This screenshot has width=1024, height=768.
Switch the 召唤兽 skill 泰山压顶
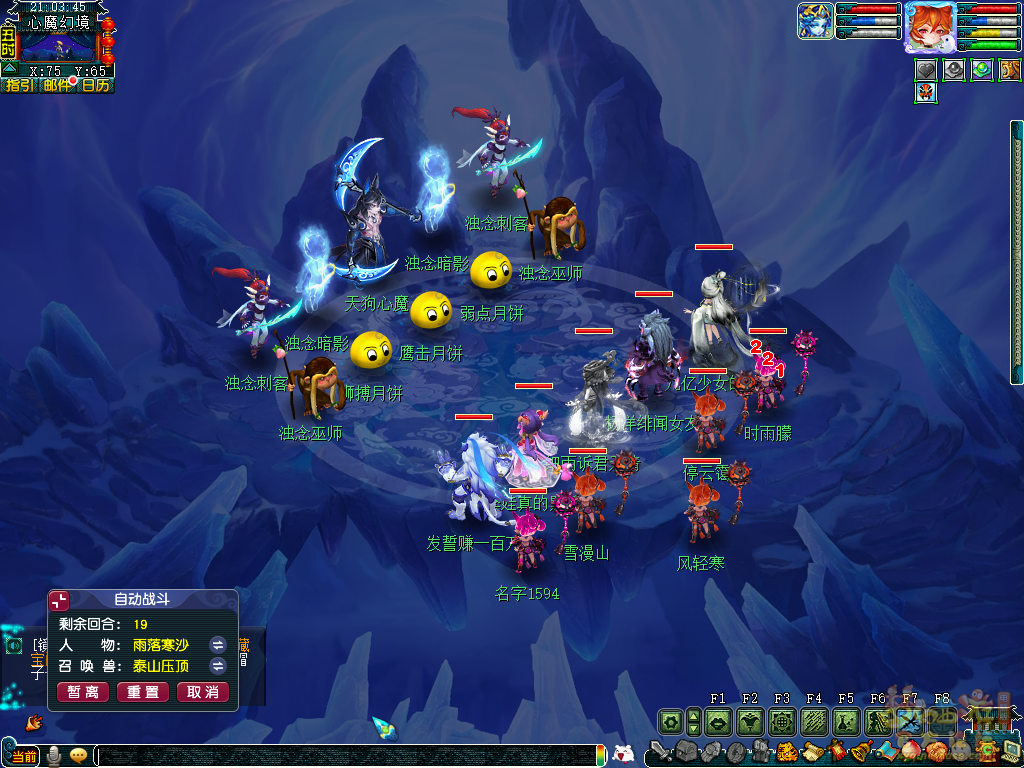217,666
